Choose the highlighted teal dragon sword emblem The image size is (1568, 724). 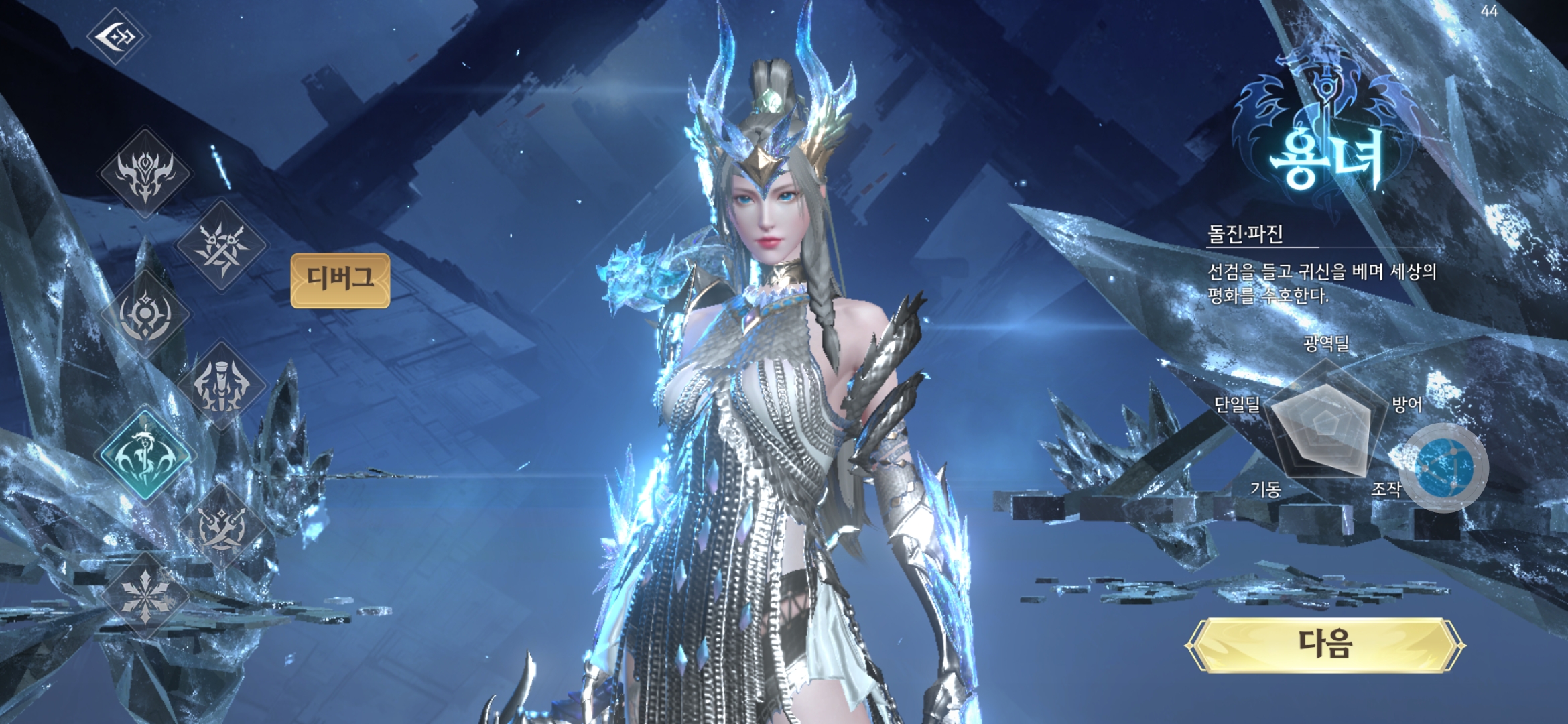point(145,455)
